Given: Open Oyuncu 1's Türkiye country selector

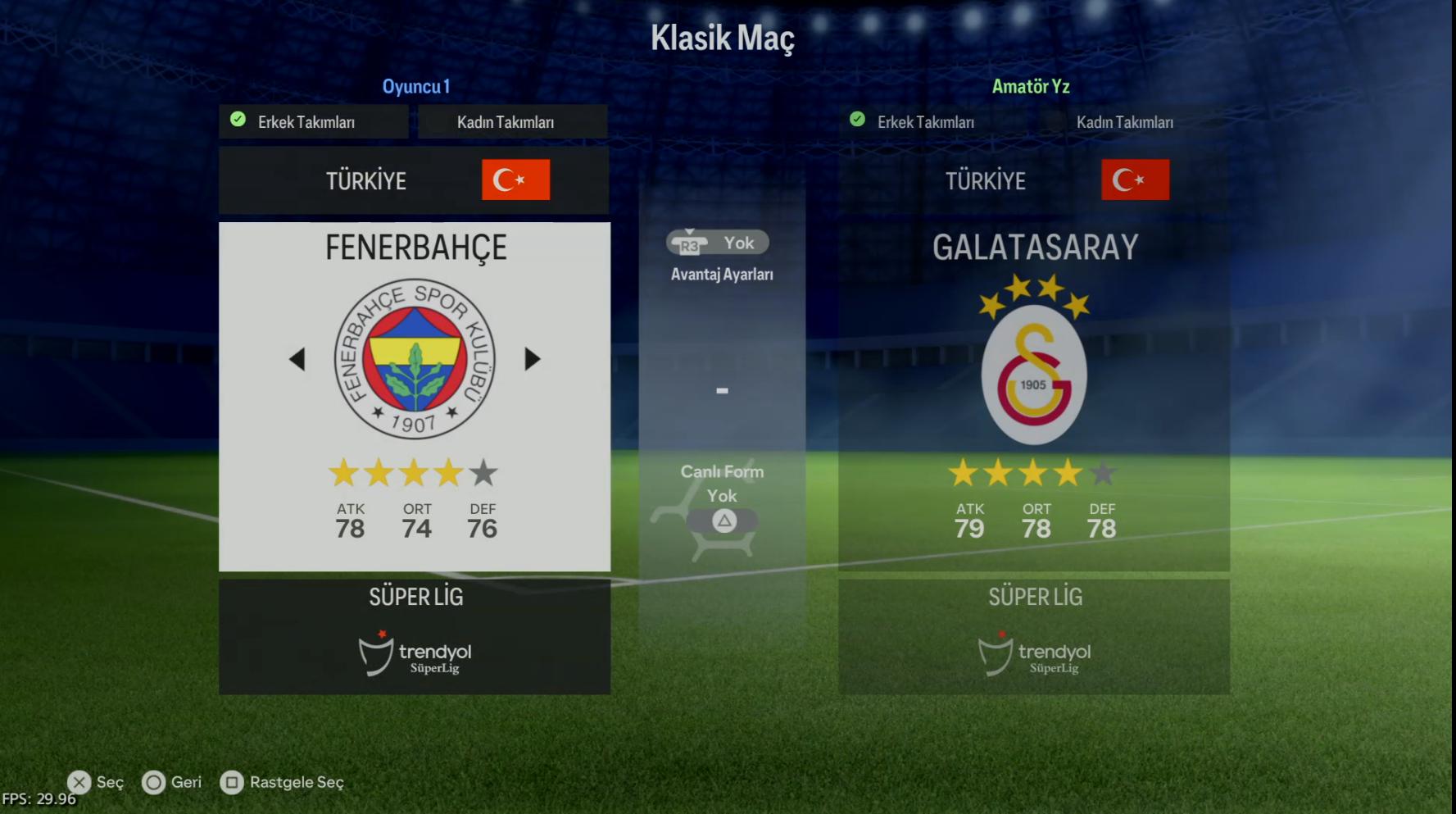Looking at the screenshot, I should 414,180.
